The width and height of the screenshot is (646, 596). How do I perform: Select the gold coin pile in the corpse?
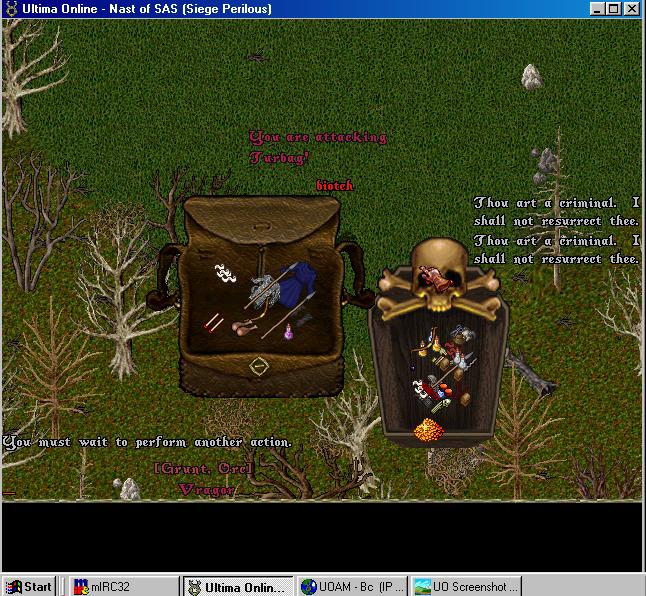click(x=429, y=432)
